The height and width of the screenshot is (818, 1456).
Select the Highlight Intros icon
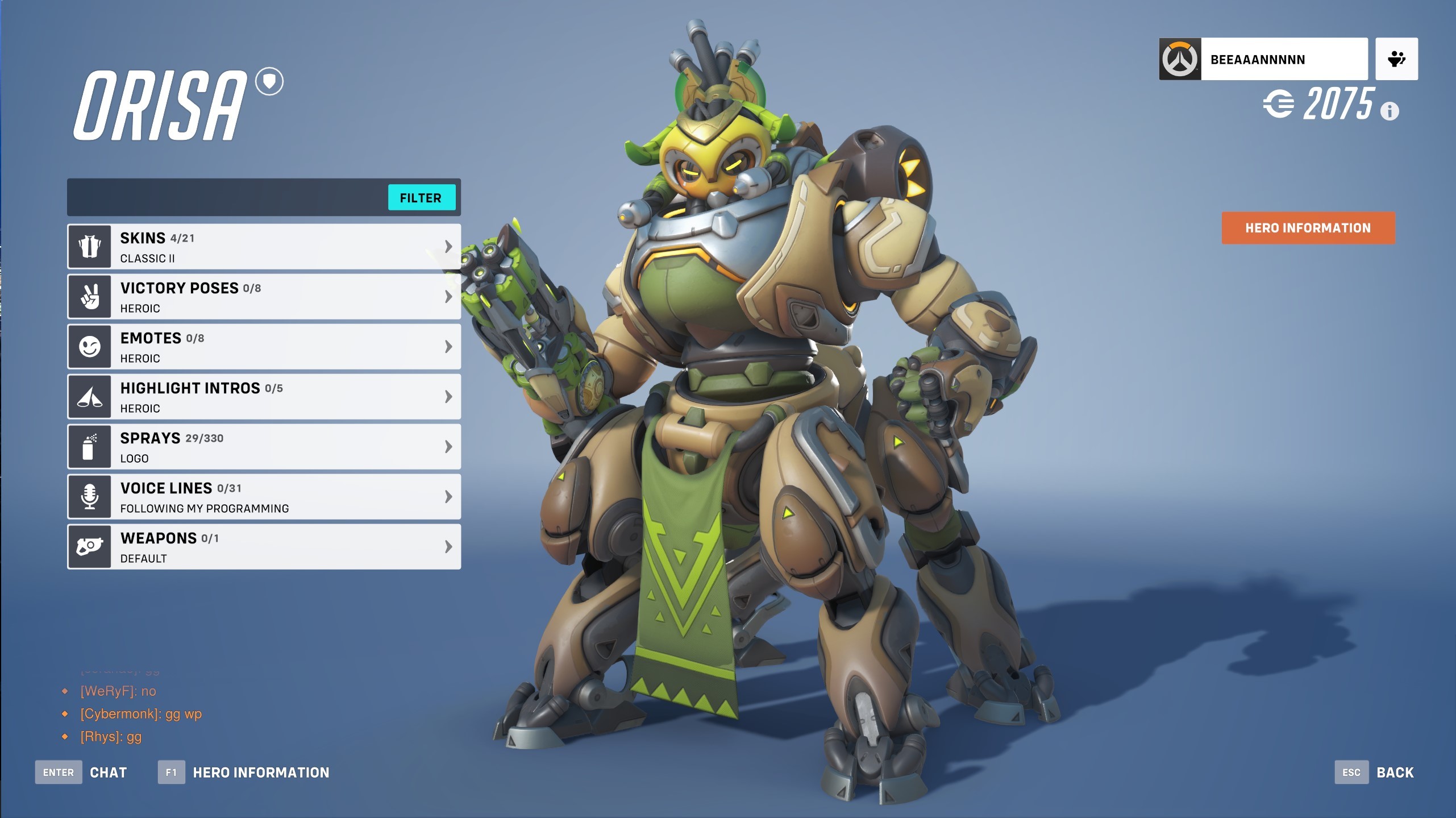point(90,396)
